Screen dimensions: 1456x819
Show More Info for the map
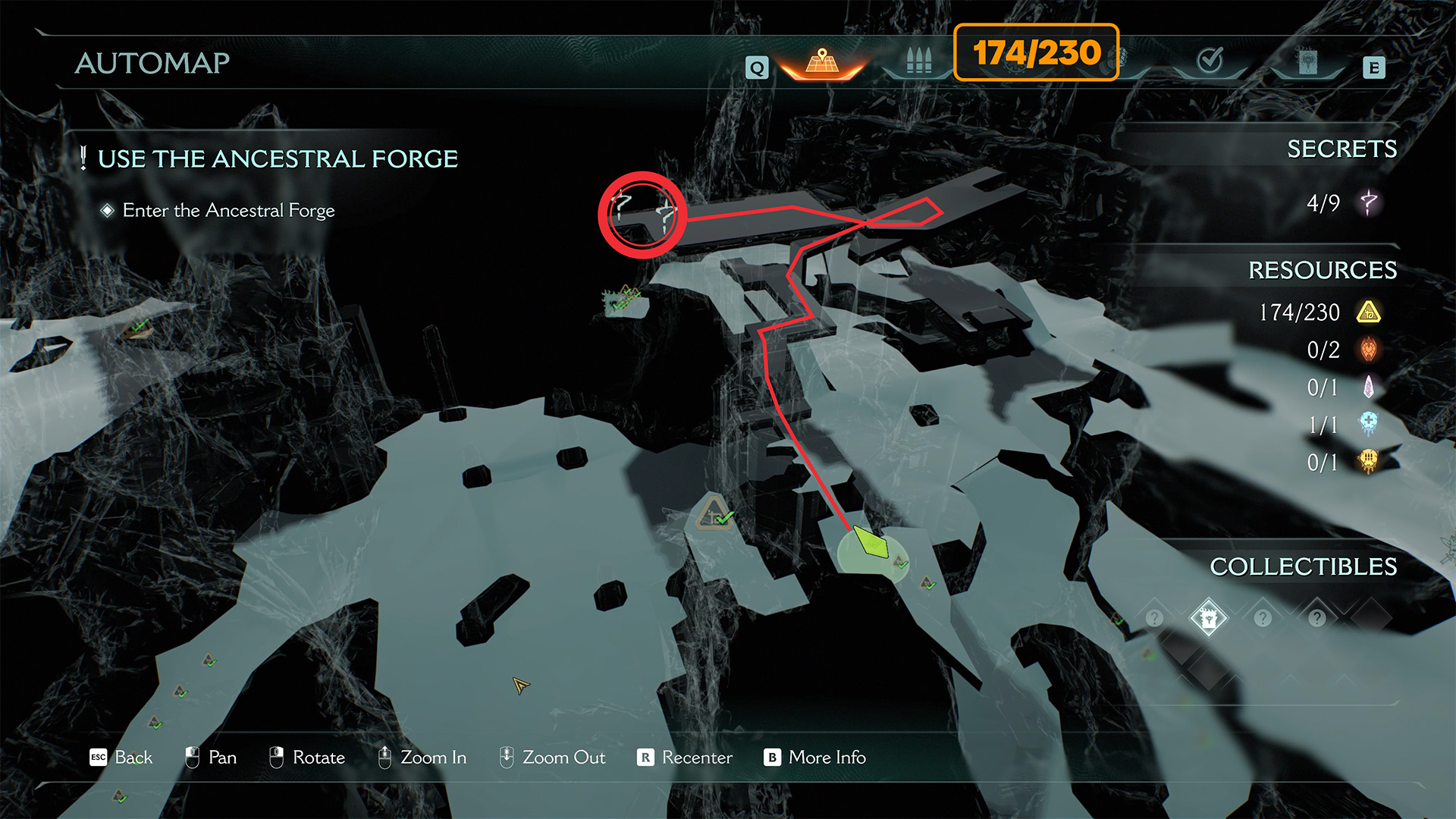point(815,758)
